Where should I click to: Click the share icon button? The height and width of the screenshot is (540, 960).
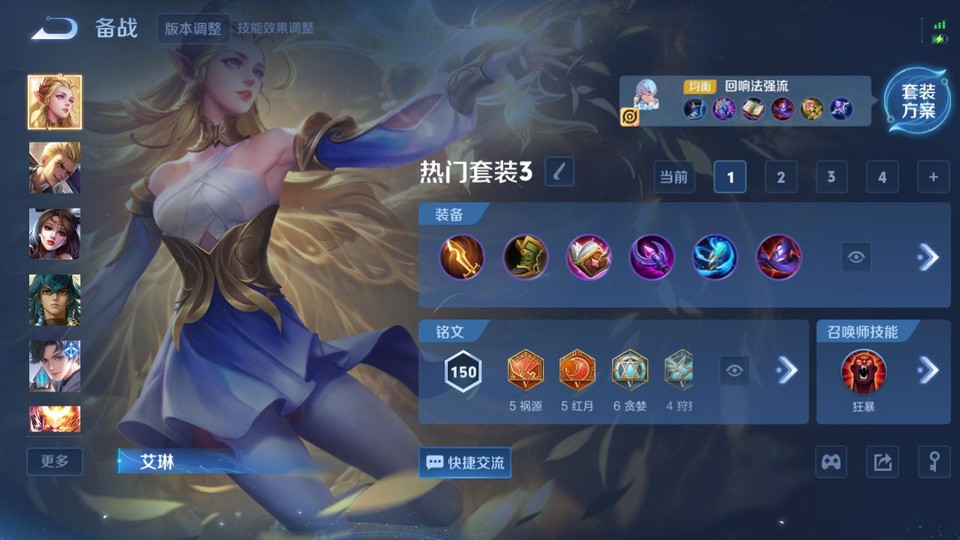(x=882, y=462)
